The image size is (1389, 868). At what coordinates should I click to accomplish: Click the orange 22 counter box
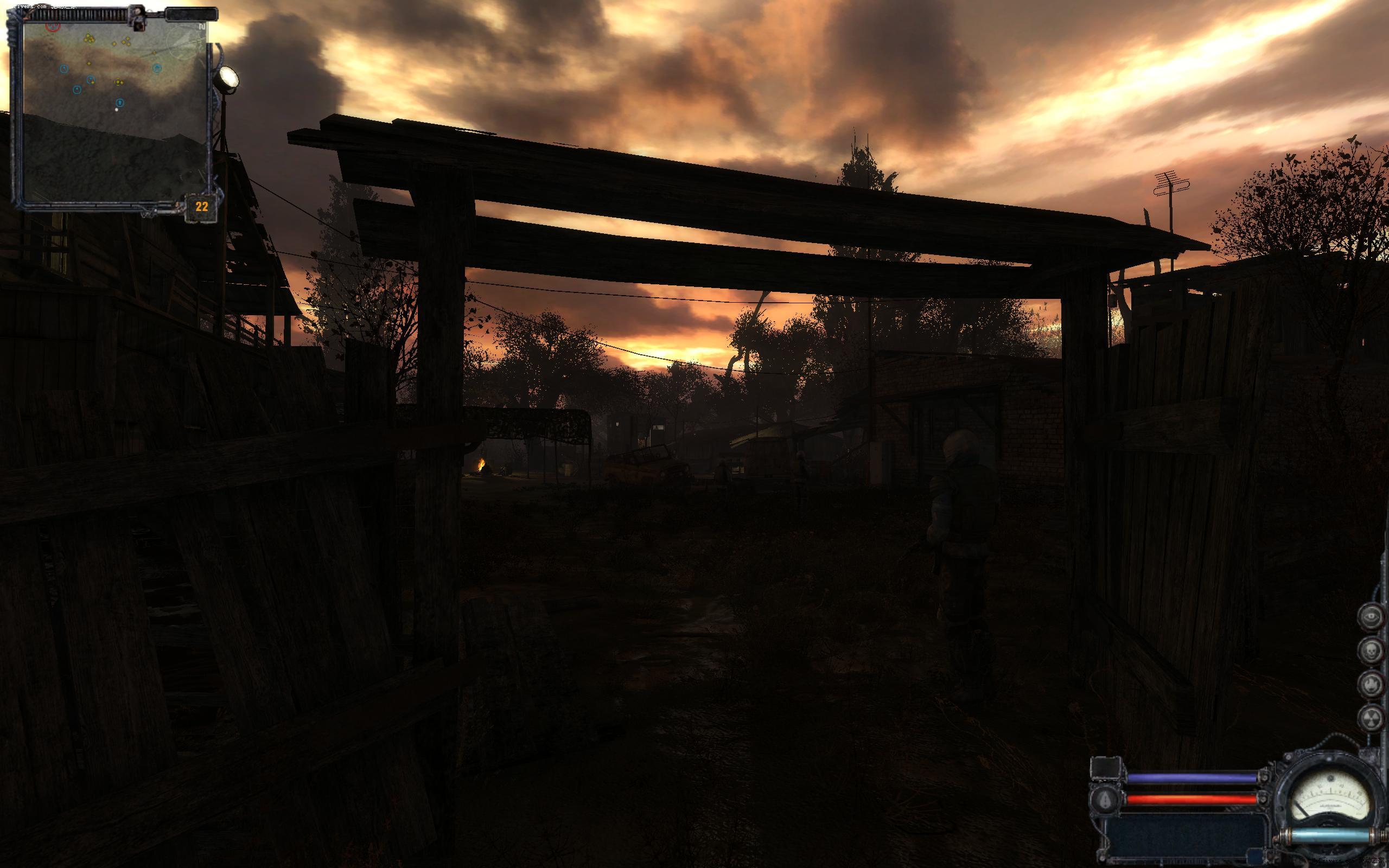pyautogui.click(x=201, y=207)
